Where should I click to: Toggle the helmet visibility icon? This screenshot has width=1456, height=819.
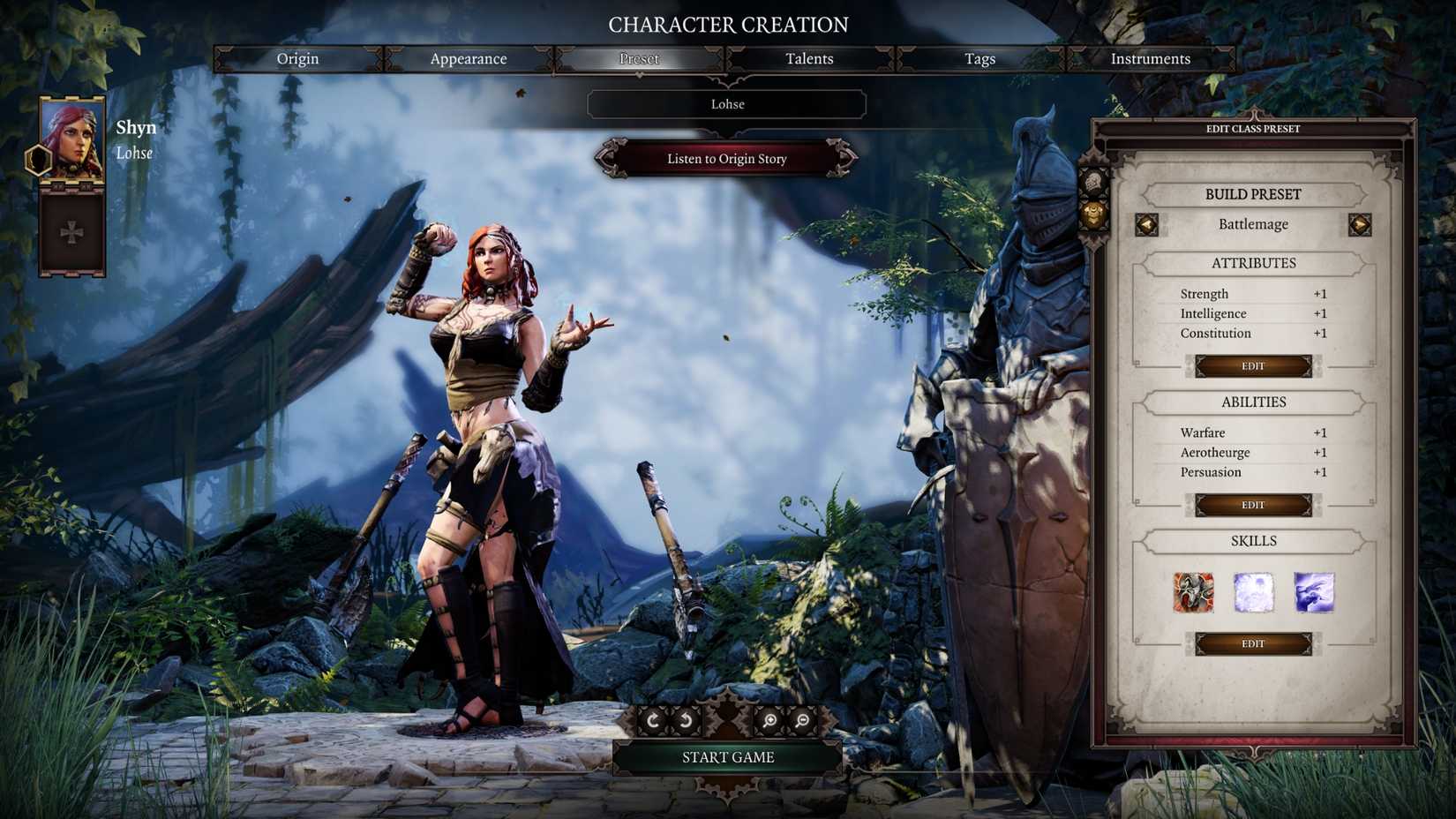(x=1092, y=182)
